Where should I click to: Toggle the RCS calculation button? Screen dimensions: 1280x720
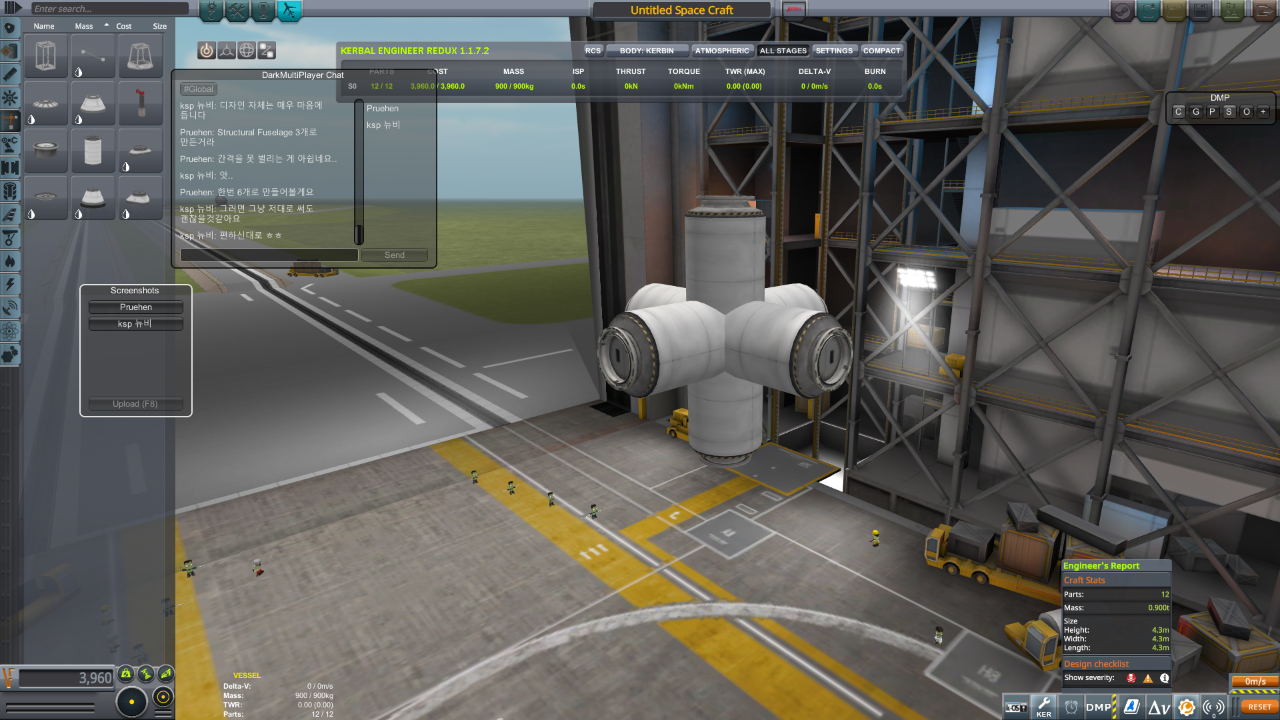click(x=593, y=50)
